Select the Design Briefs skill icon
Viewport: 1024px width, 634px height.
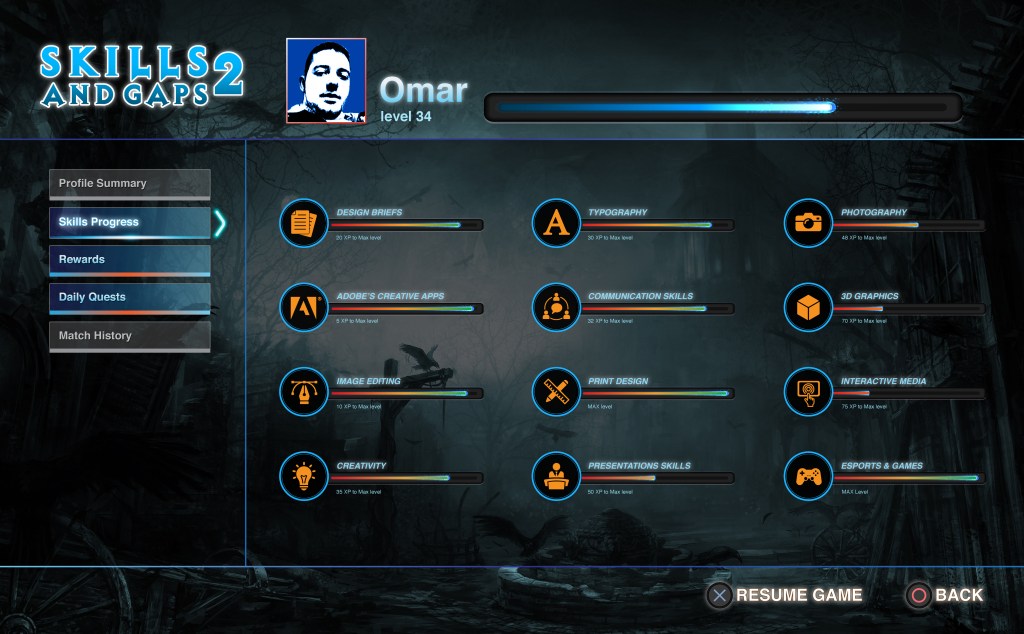304,223
